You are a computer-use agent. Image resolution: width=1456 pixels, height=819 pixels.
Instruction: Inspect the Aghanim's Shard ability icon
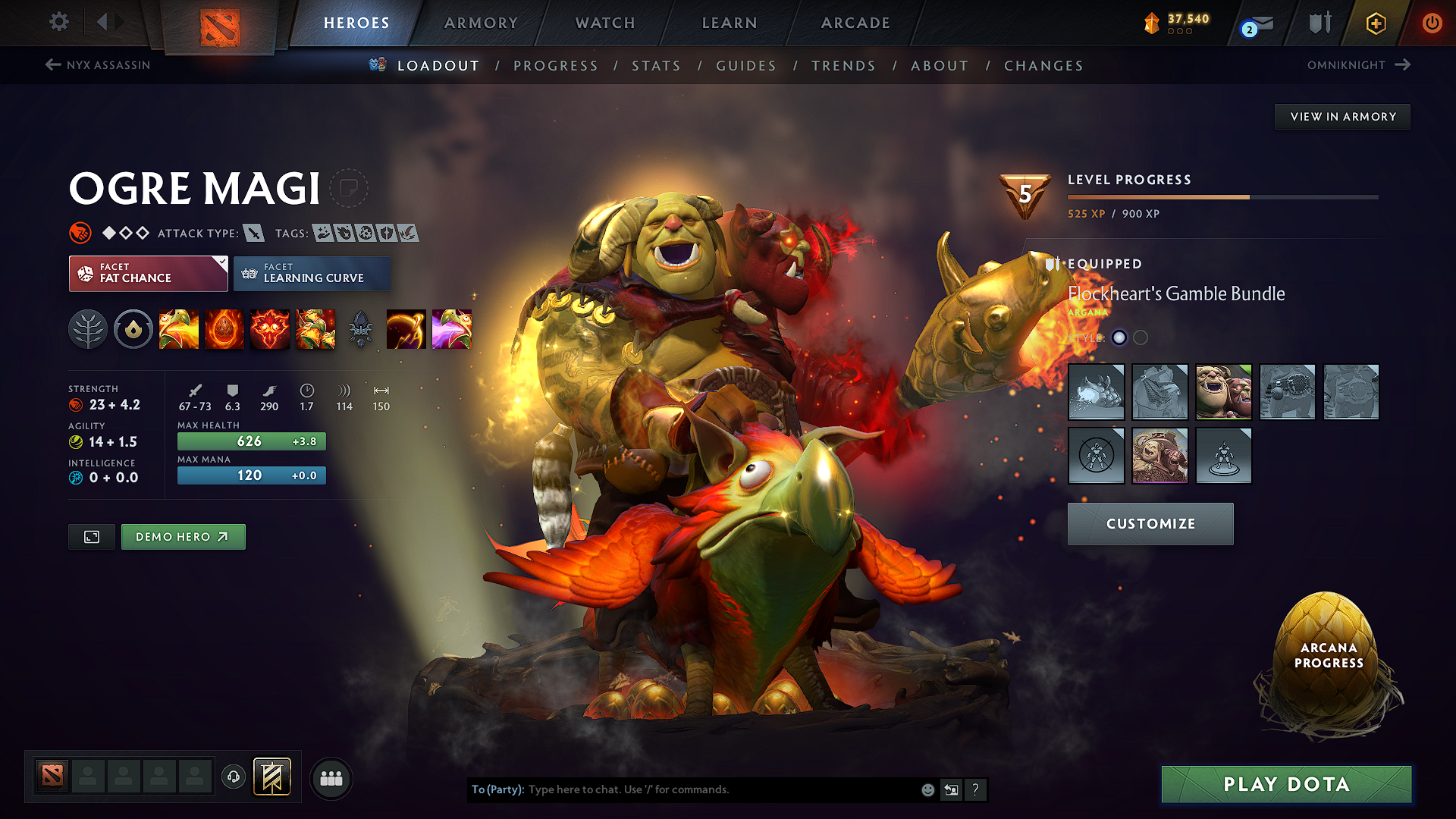(x=361, y=329)
